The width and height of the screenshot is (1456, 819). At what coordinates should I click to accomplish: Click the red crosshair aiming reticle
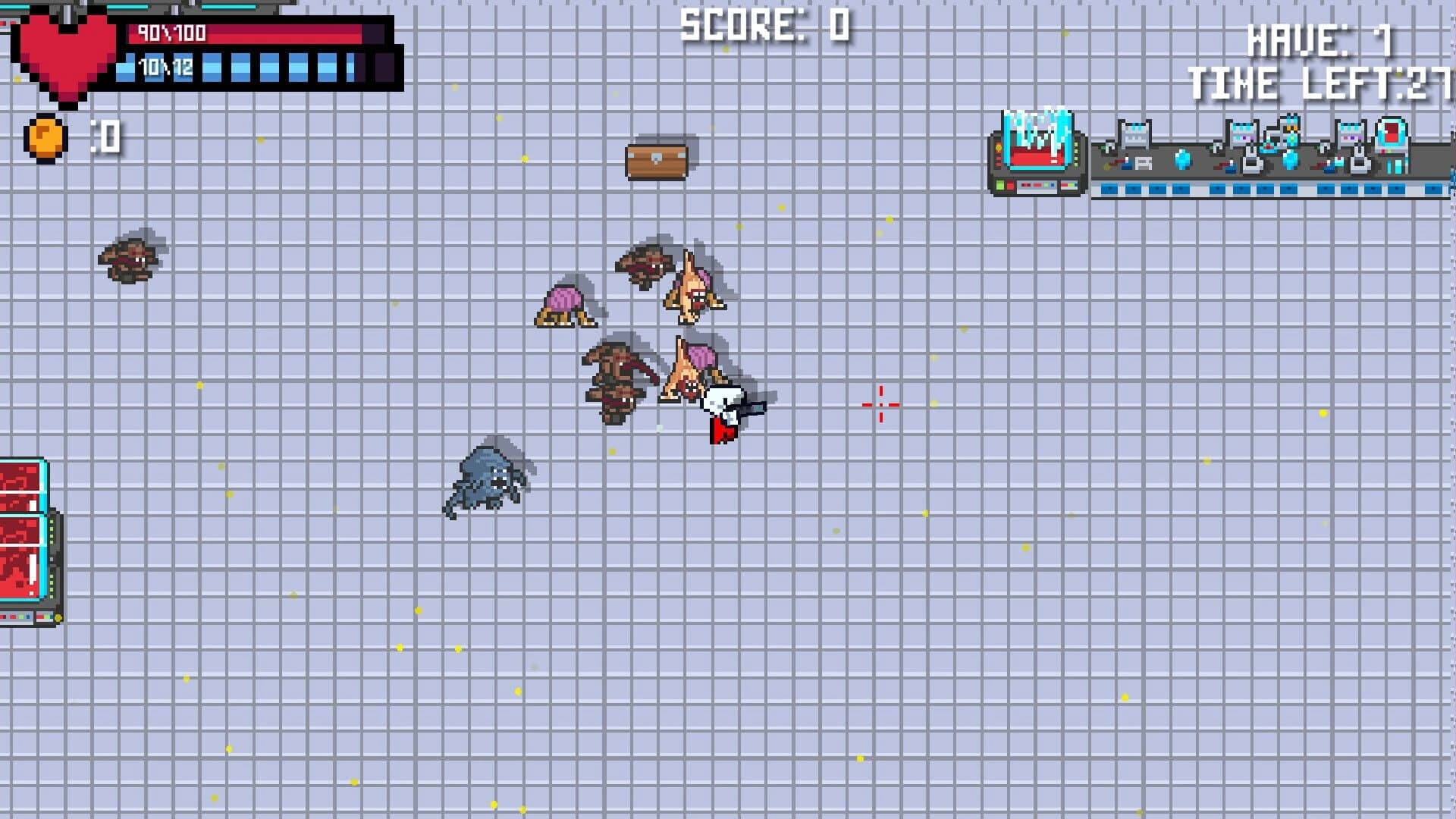pyautogui.click(x=880, y=406)
